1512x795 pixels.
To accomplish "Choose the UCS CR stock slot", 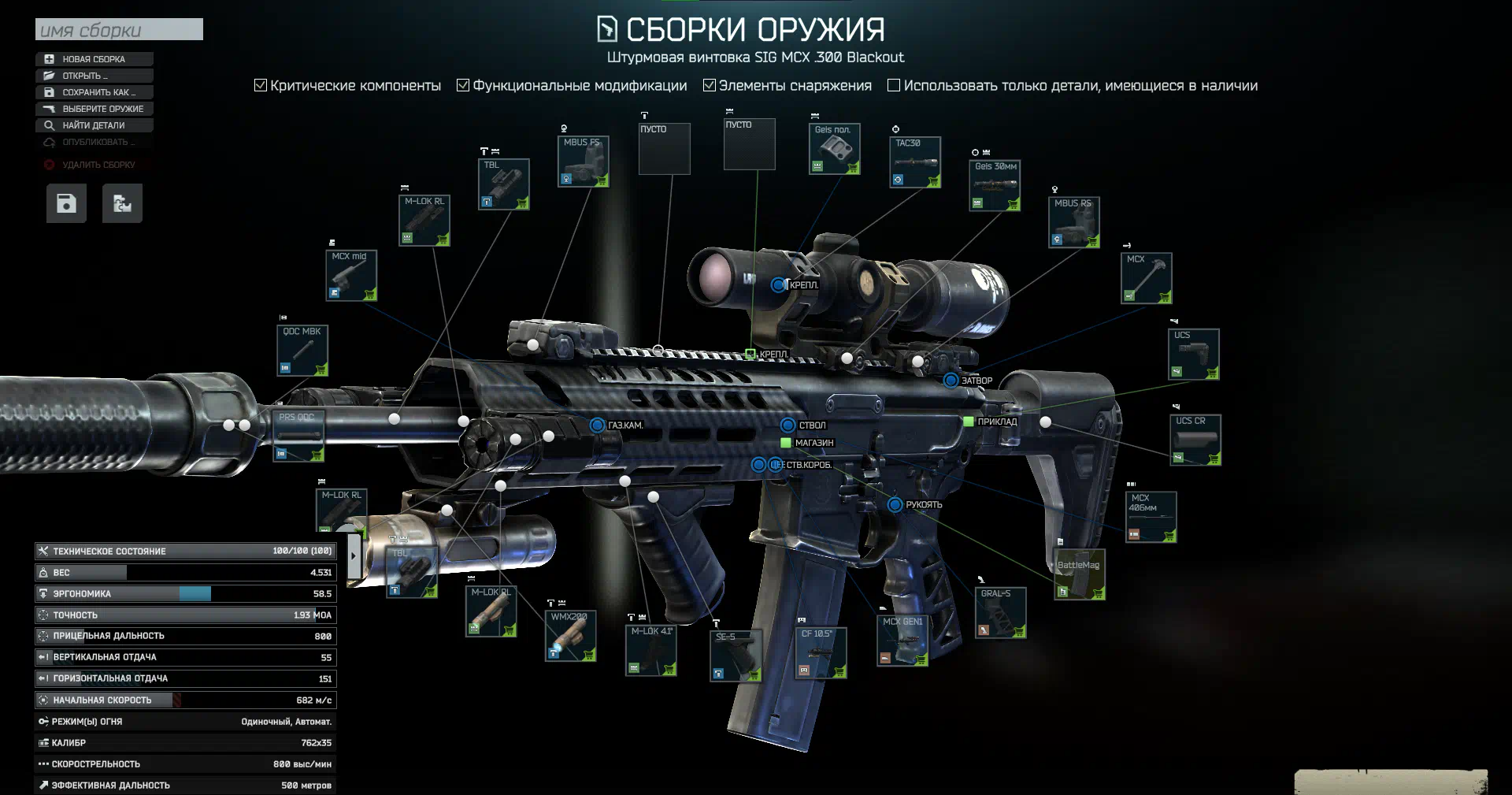I will 1195,440.
